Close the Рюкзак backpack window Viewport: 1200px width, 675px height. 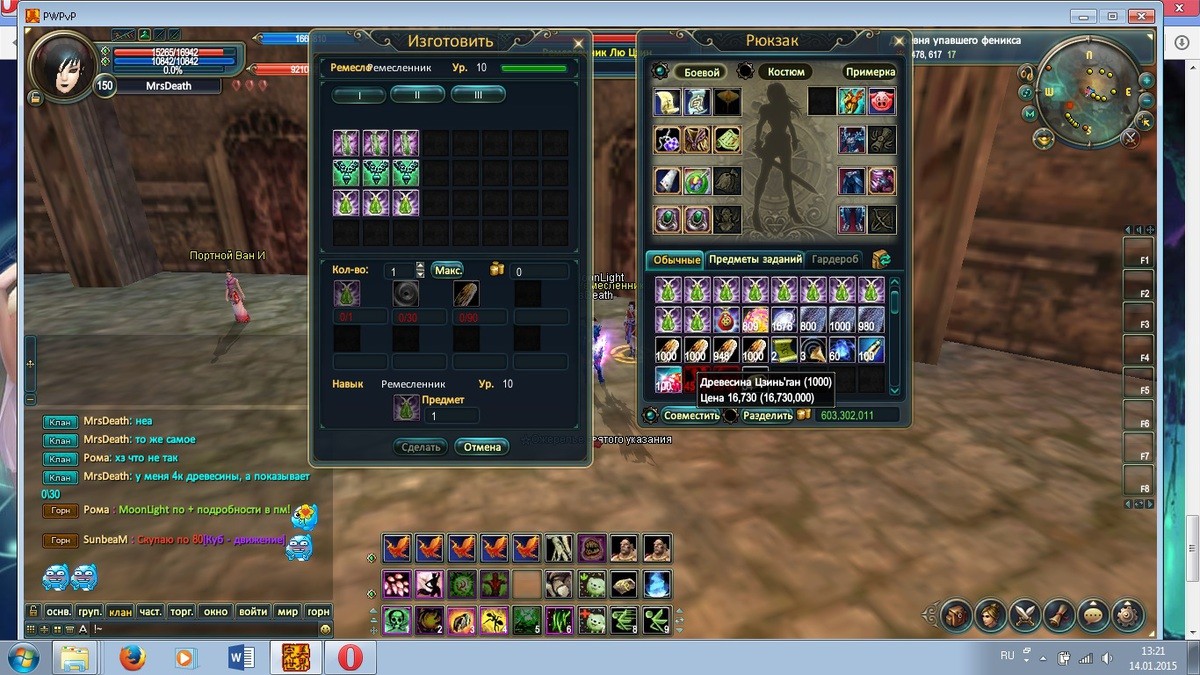pos(898,42)
